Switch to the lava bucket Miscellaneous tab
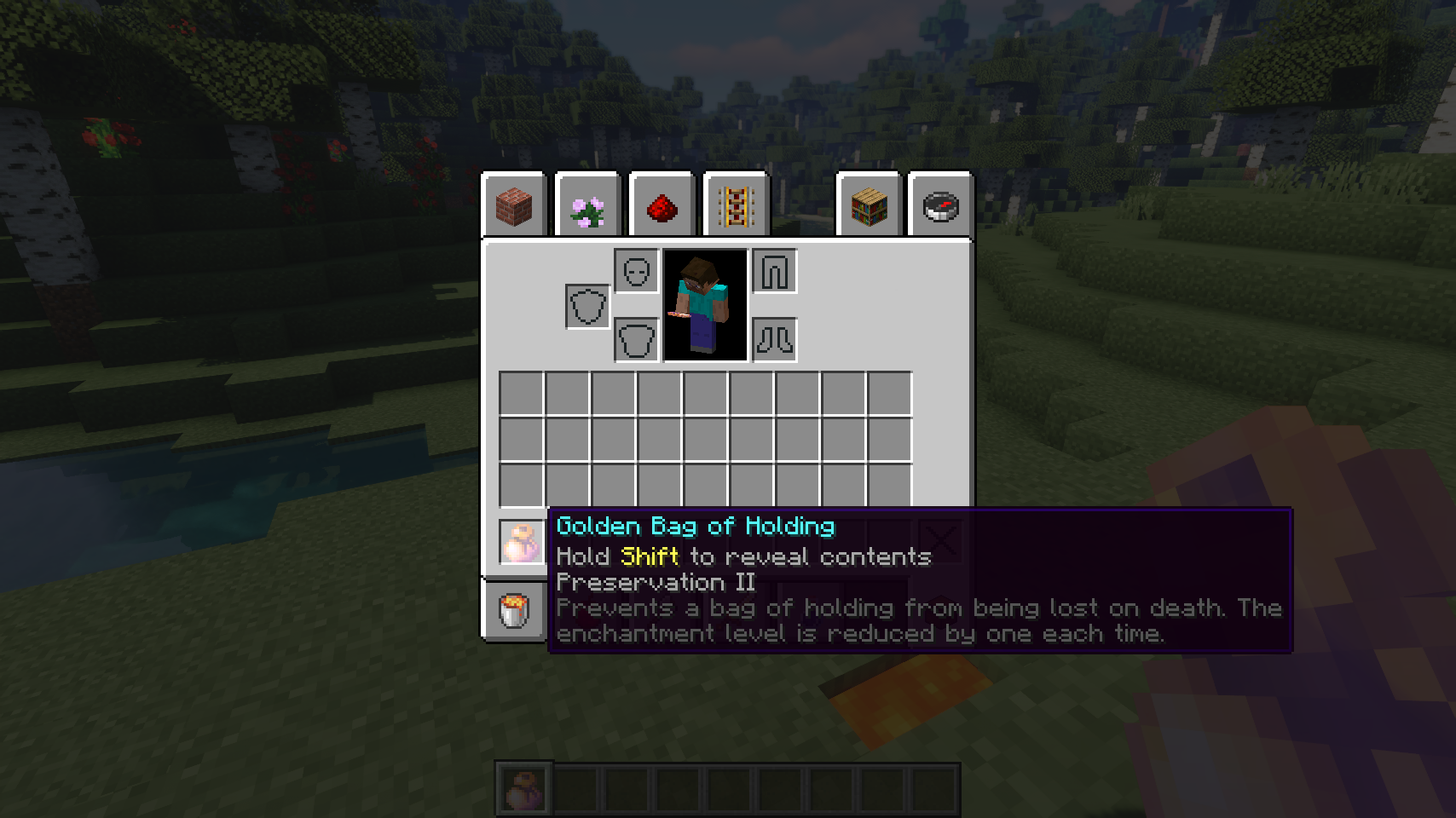 pos(514,609)
